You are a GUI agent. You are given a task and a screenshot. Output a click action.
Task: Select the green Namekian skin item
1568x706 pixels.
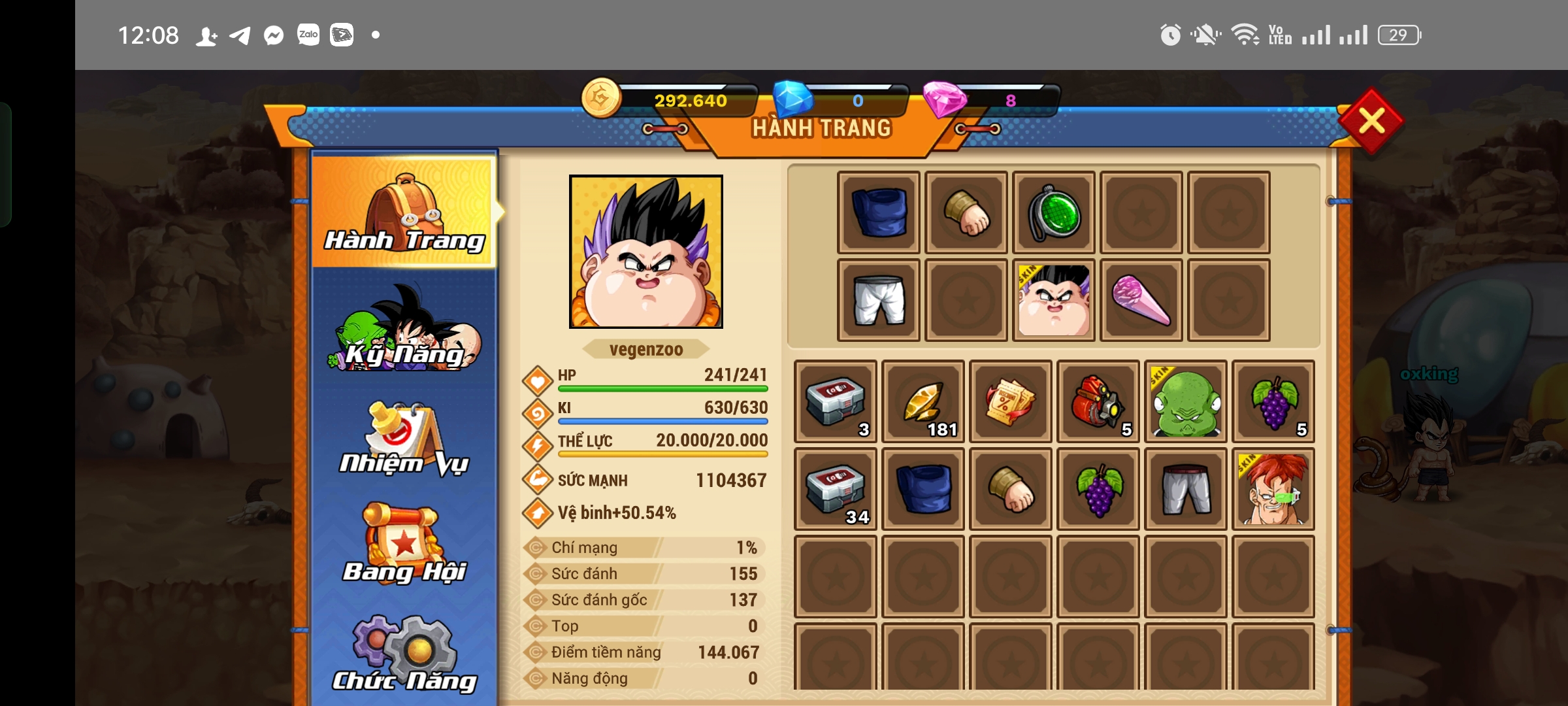tap(1185, 401)
